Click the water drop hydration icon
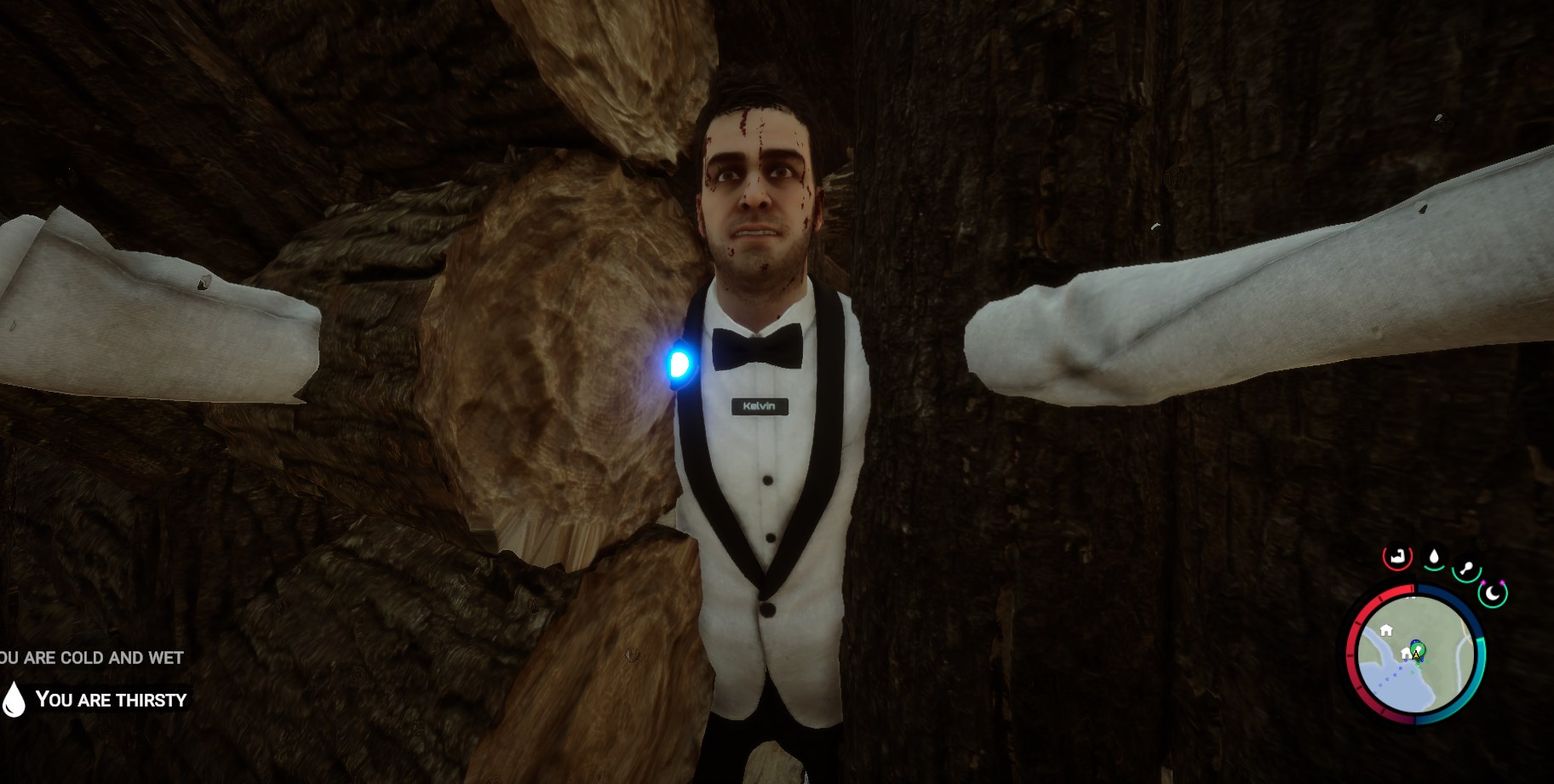Image resolution: width=1554 pixels, height=784 pixels. coord(1434,558)
